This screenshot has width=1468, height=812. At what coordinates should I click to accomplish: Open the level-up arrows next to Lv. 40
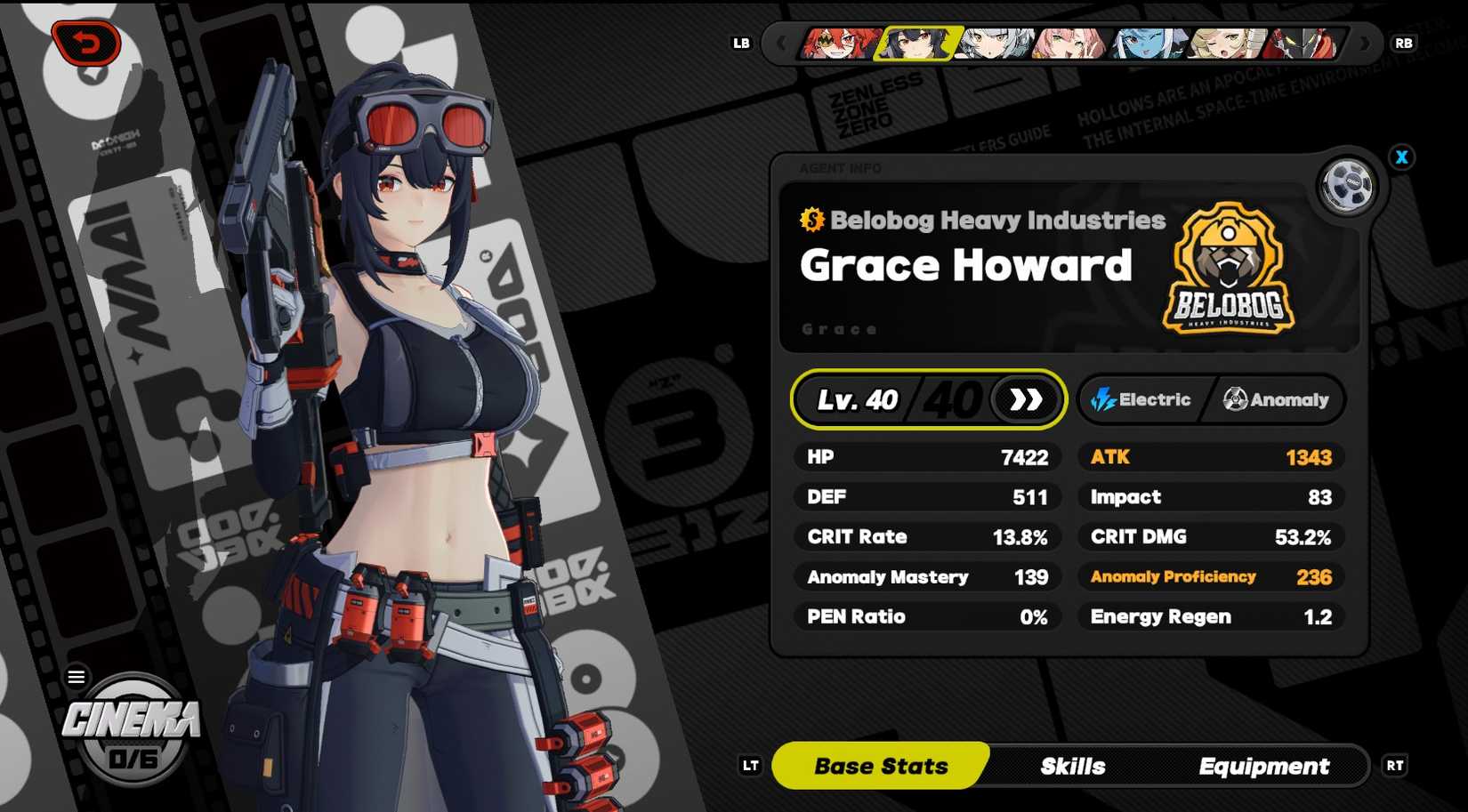[x=1026, y=399]
